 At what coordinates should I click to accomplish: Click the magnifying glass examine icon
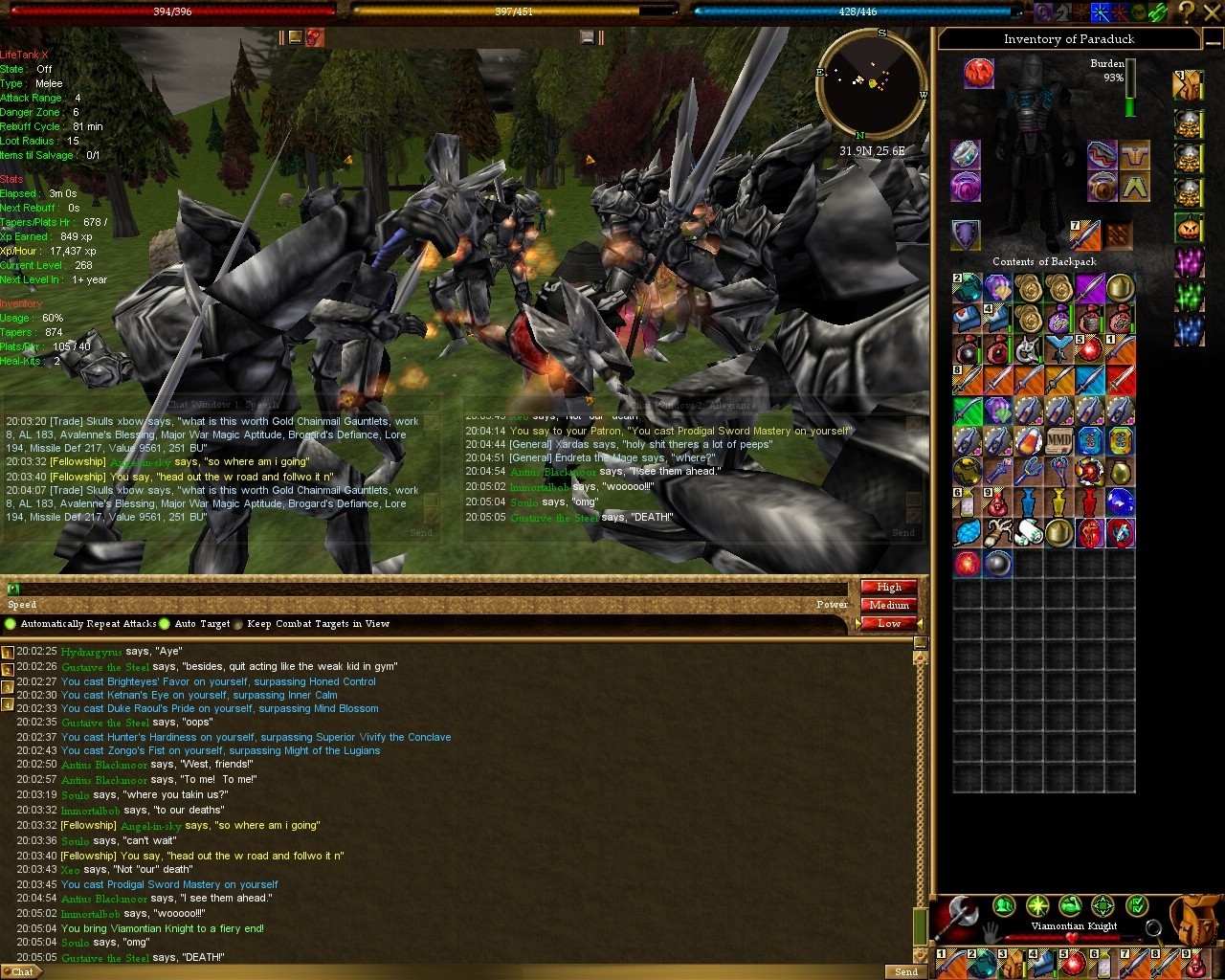pos(1153,926)
